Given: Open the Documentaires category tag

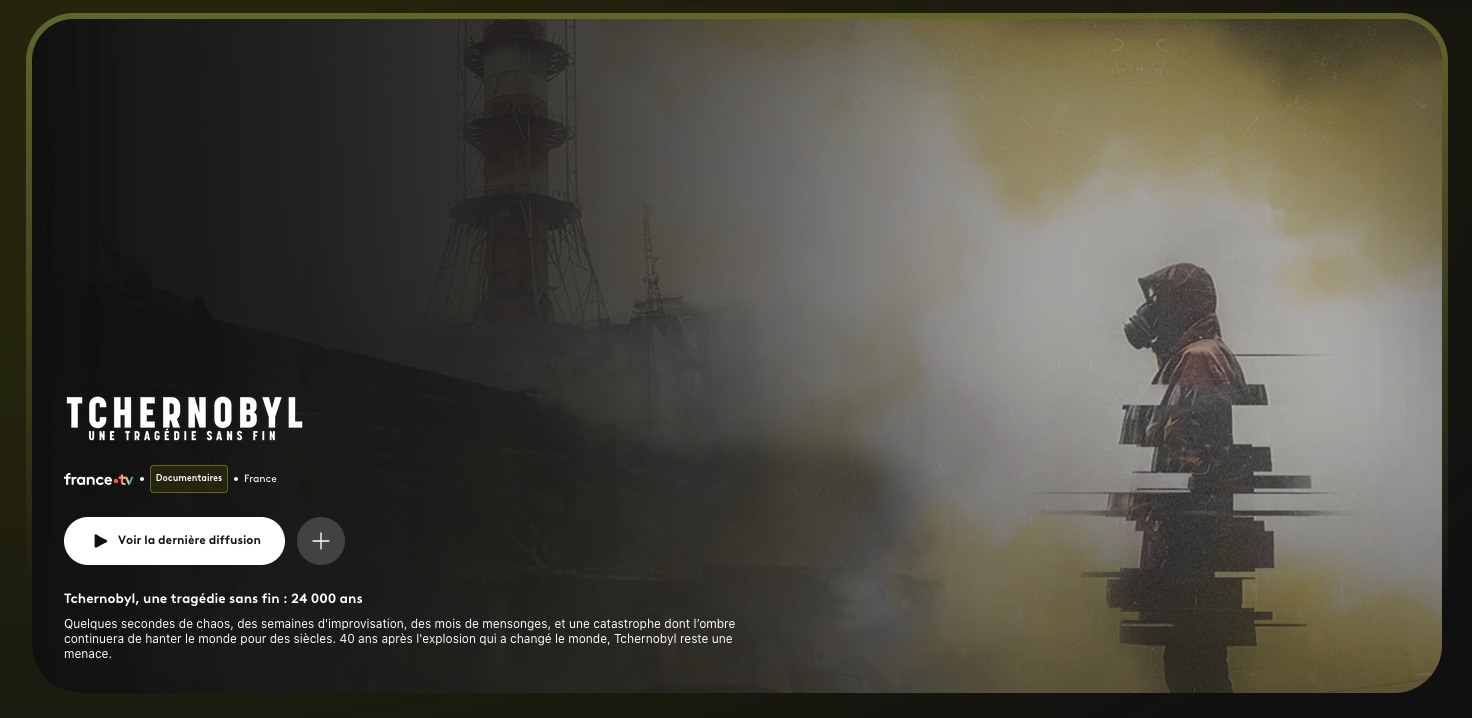Looking at the screenshot, I should pos(189,479).
